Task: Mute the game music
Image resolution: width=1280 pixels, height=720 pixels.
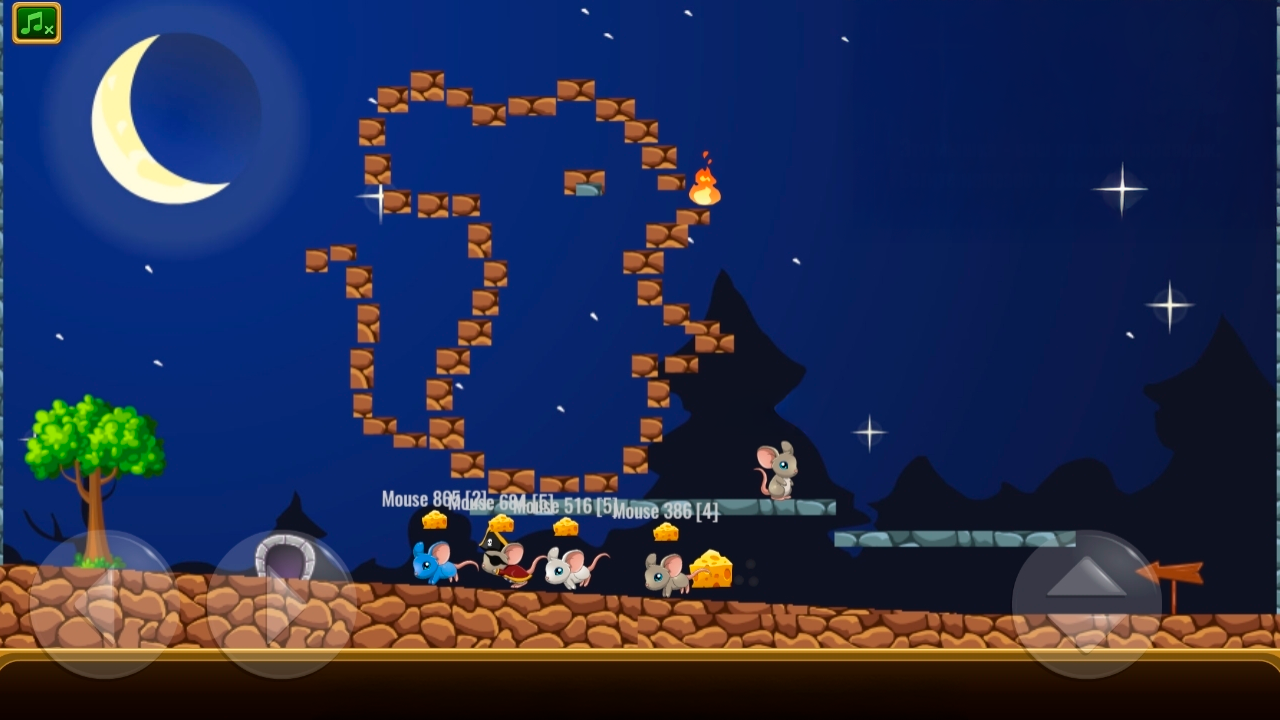Action: point(36,24)
